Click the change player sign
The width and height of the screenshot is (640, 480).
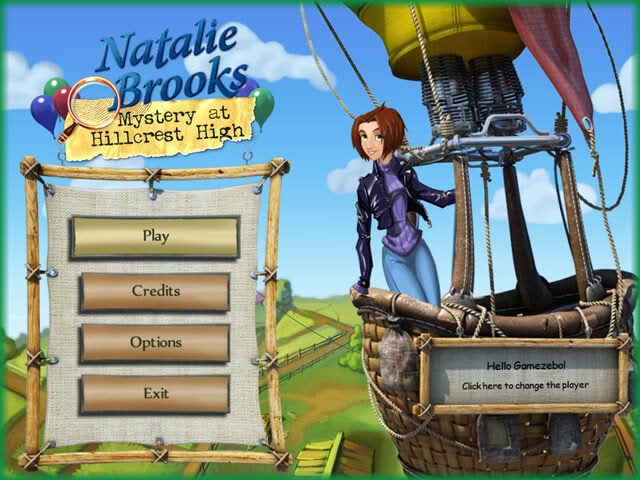click(525, 375)
